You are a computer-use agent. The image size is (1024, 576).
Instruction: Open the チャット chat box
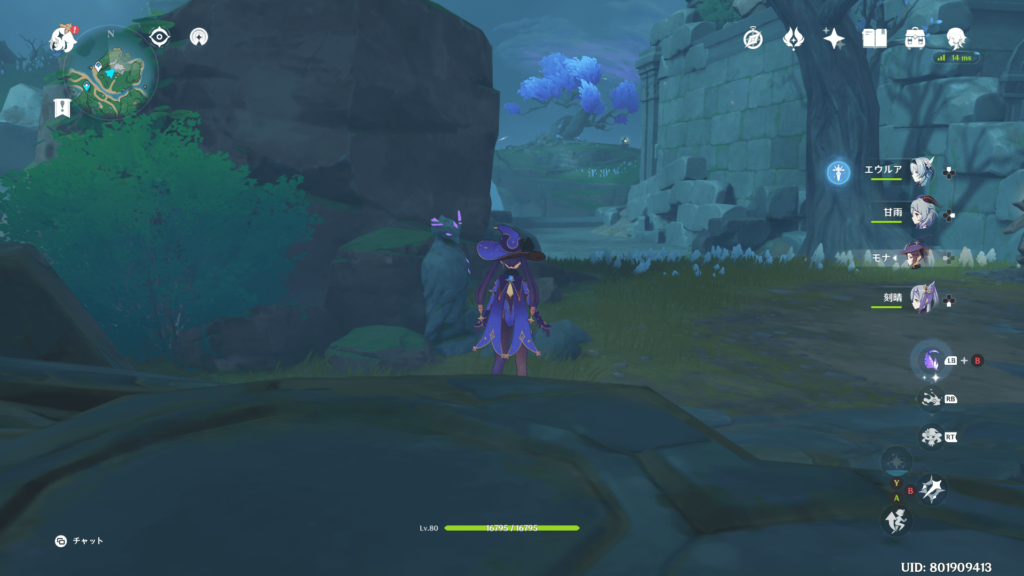click(x=79, y=541)
